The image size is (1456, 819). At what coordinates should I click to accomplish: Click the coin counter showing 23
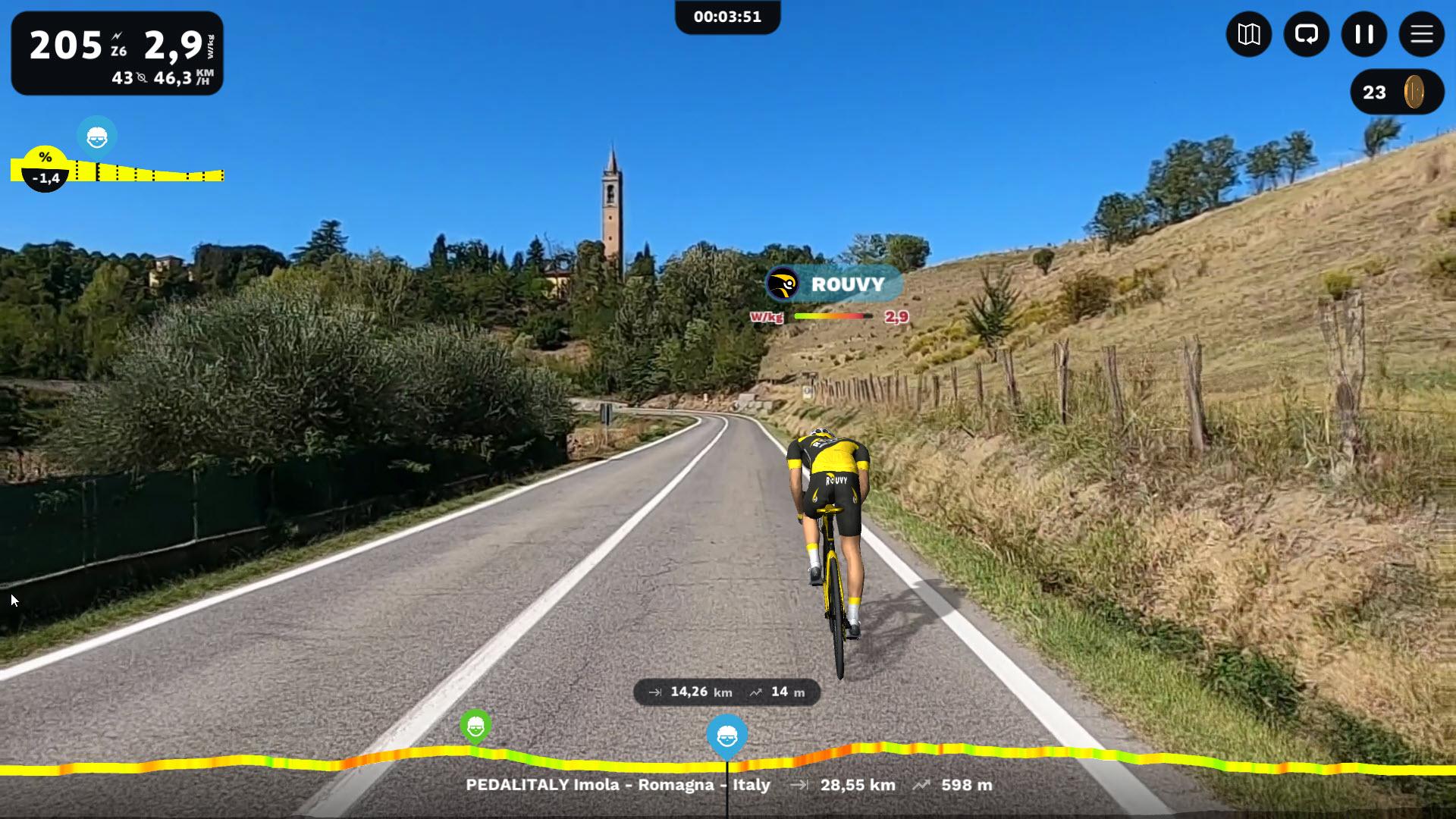tap(1396, 93)
